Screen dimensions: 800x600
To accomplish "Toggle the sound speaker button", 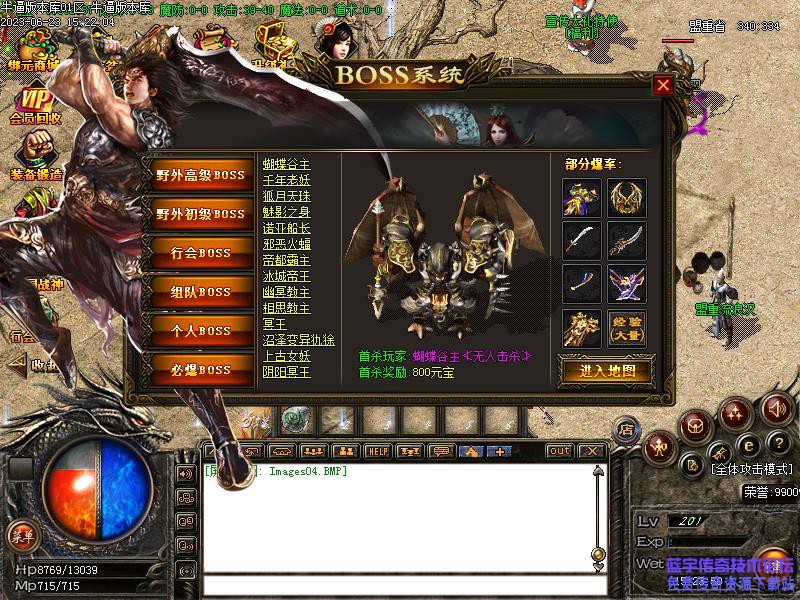I will point(776,408).
